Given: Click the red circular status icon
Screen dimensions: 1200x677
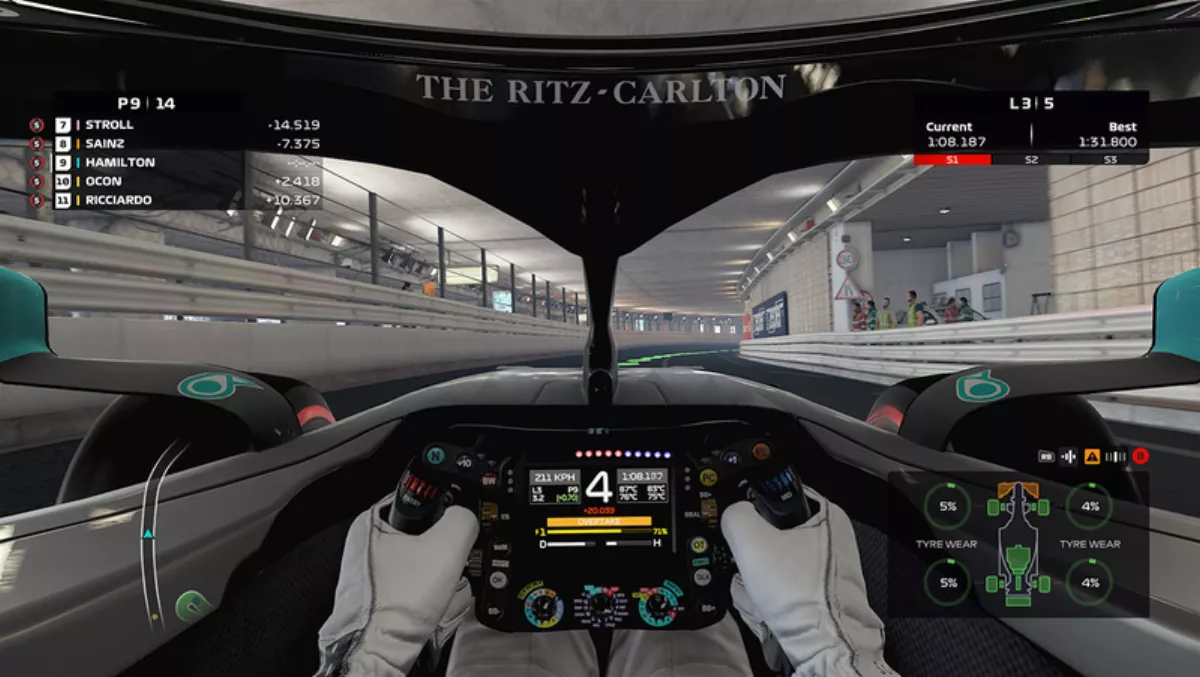Looking at the screenshot, I should [x=1141, y=457].
